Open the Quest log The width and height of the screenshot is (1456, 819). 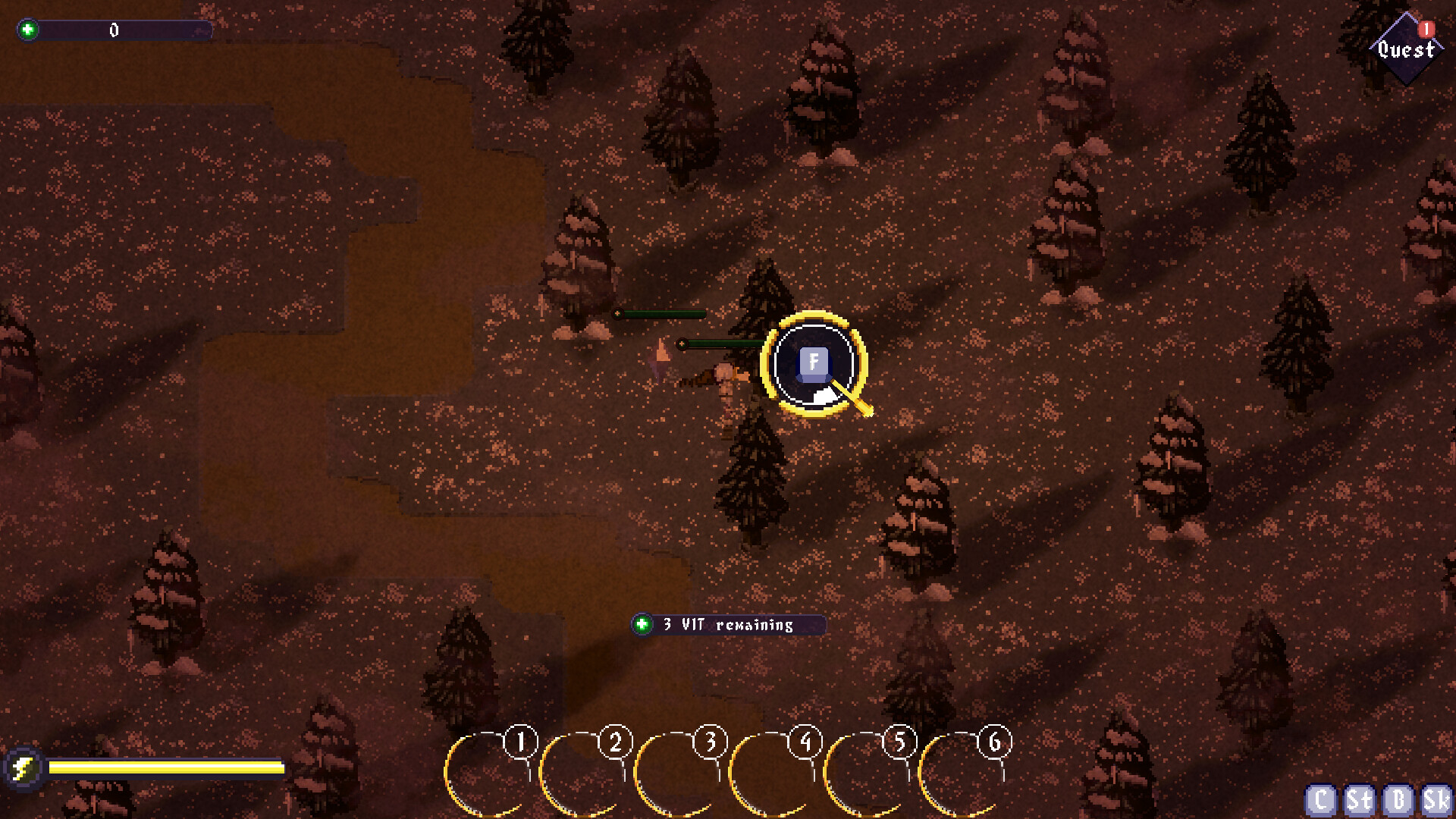click(x=1406, y=49)
